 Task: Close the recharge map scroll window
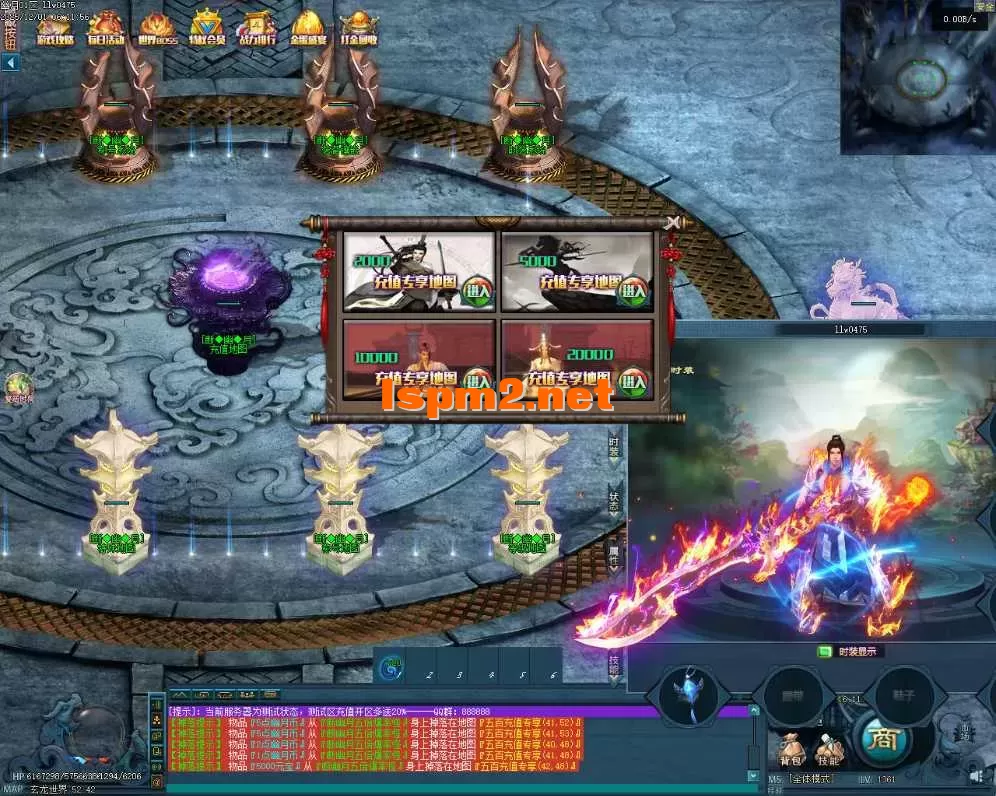point(673,222)
